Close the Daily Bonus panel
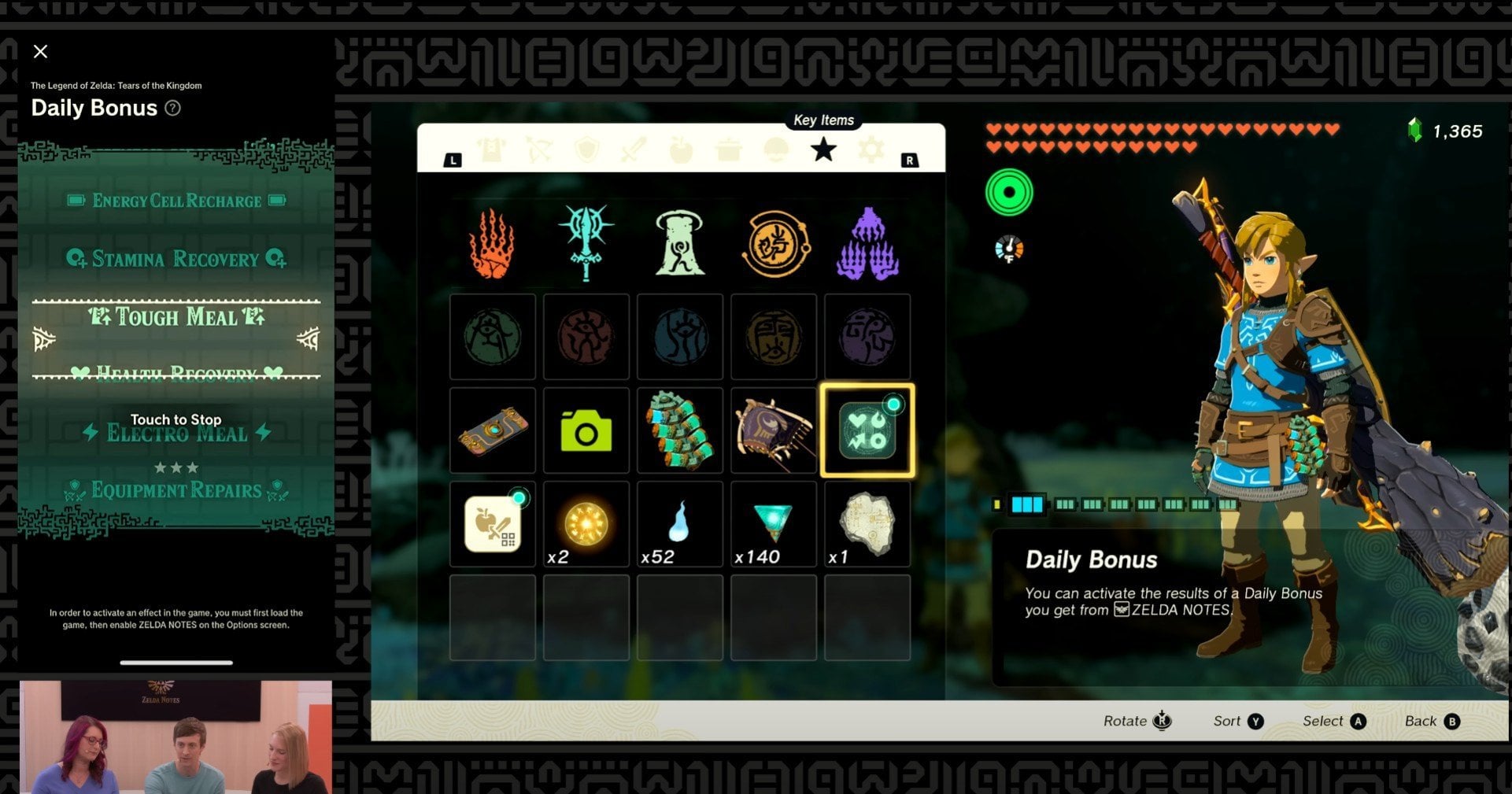The image size is (1512, 794). click(x=41, y=52)
